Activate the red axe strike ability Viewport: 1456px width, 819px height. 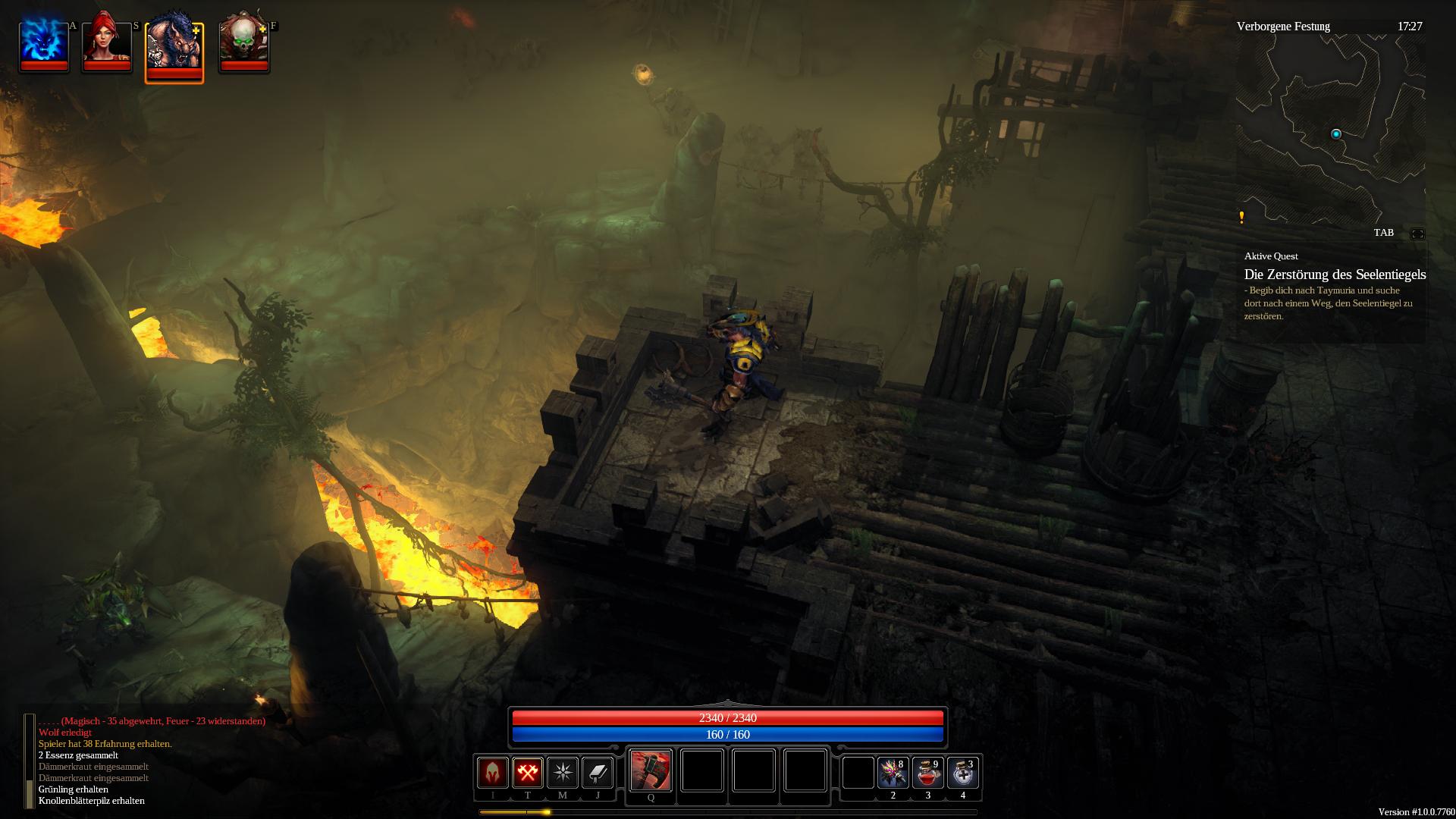[x=651, y=770]
